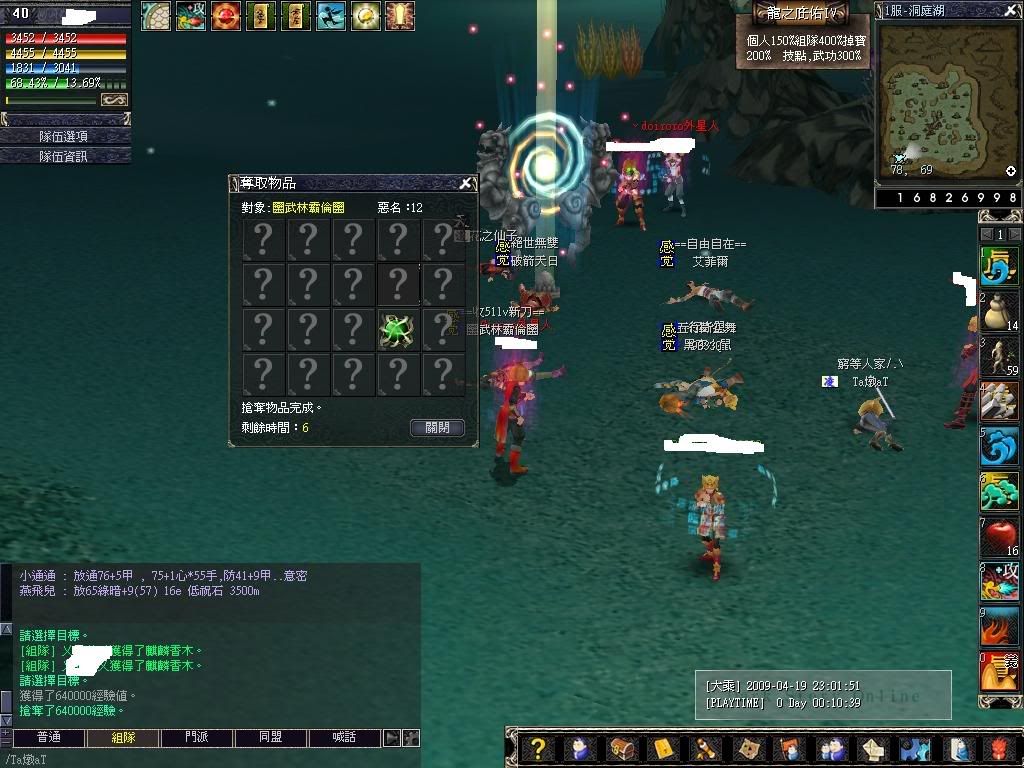Viewport: 1024px width, 768px height.
Task: Use the gourd item in hotbar slot 2
Action: pos(999,311)
